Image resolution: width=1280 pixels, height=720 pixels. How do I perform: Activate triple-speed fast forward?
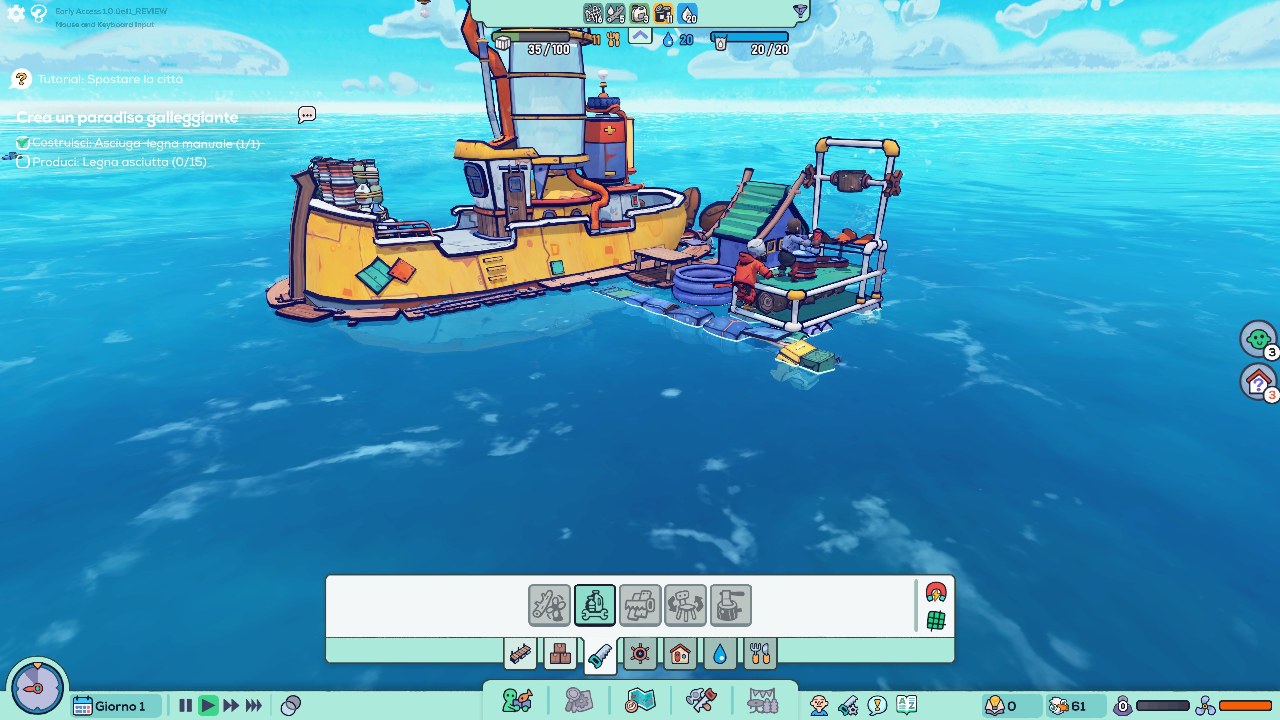click(x=257, y=705)
